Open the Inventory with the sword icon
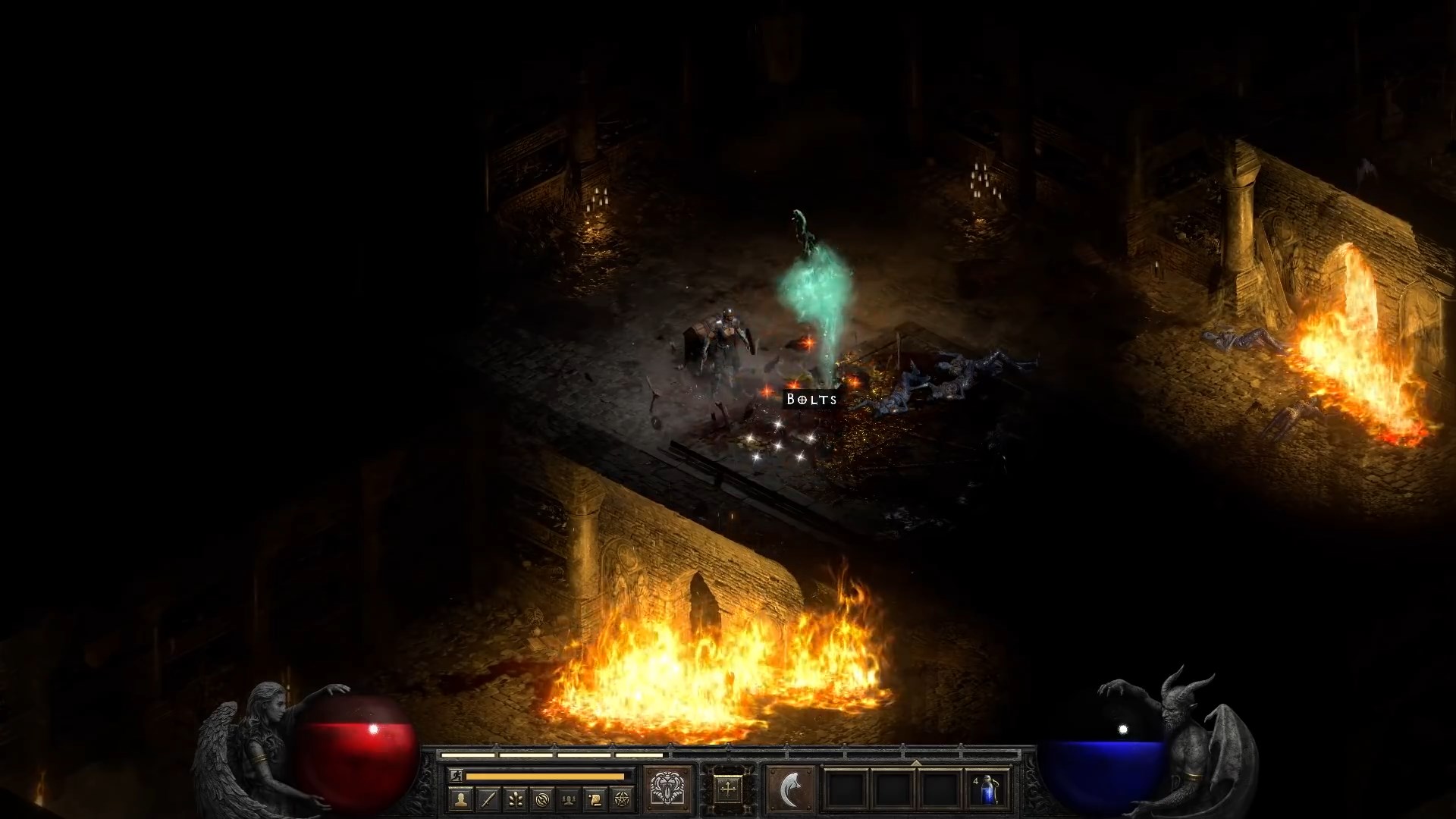 (488, 799)
